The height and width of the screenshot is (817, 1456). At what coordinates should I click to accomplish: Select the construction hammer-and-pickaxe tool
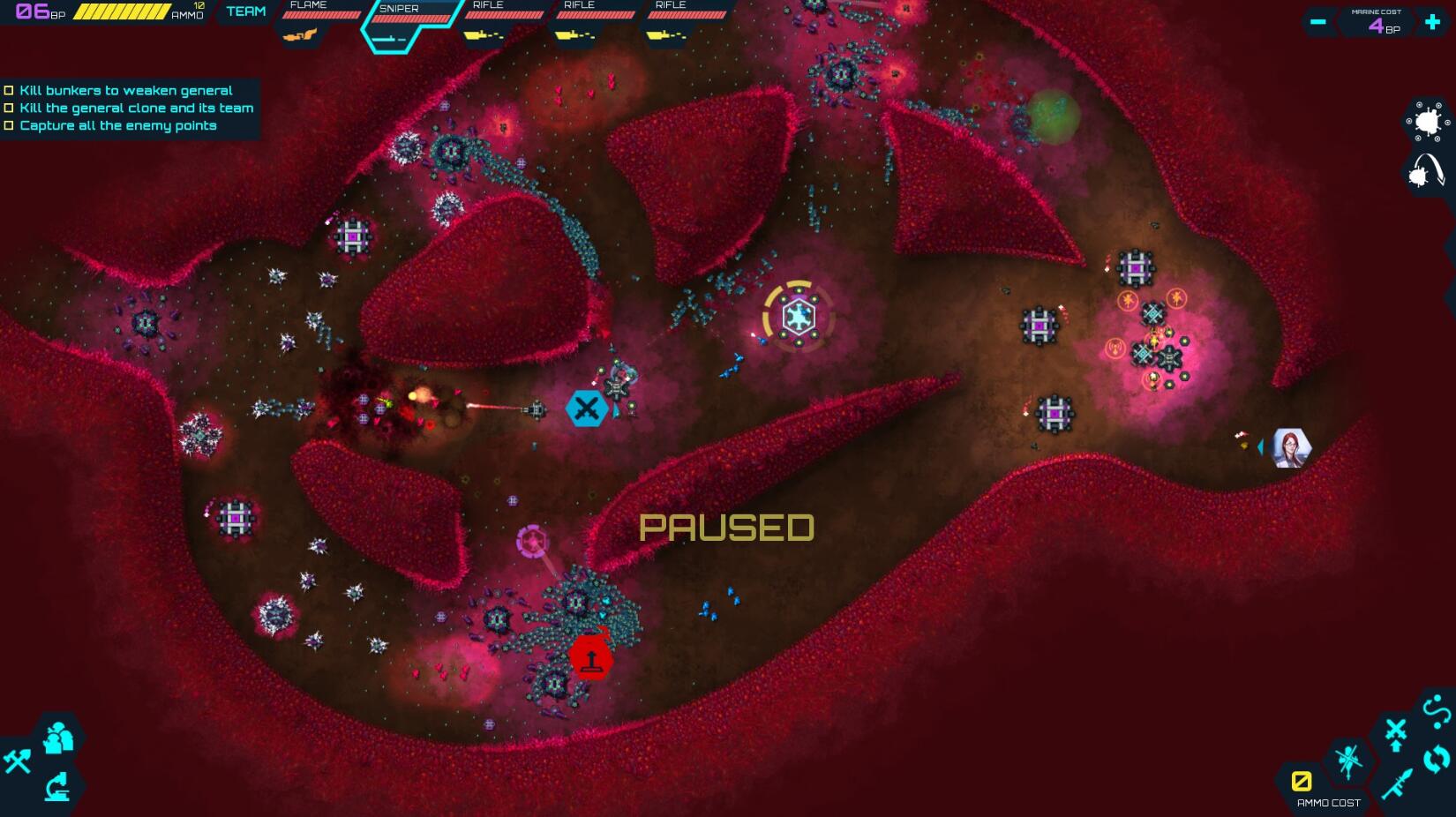(x=19, y=761)
